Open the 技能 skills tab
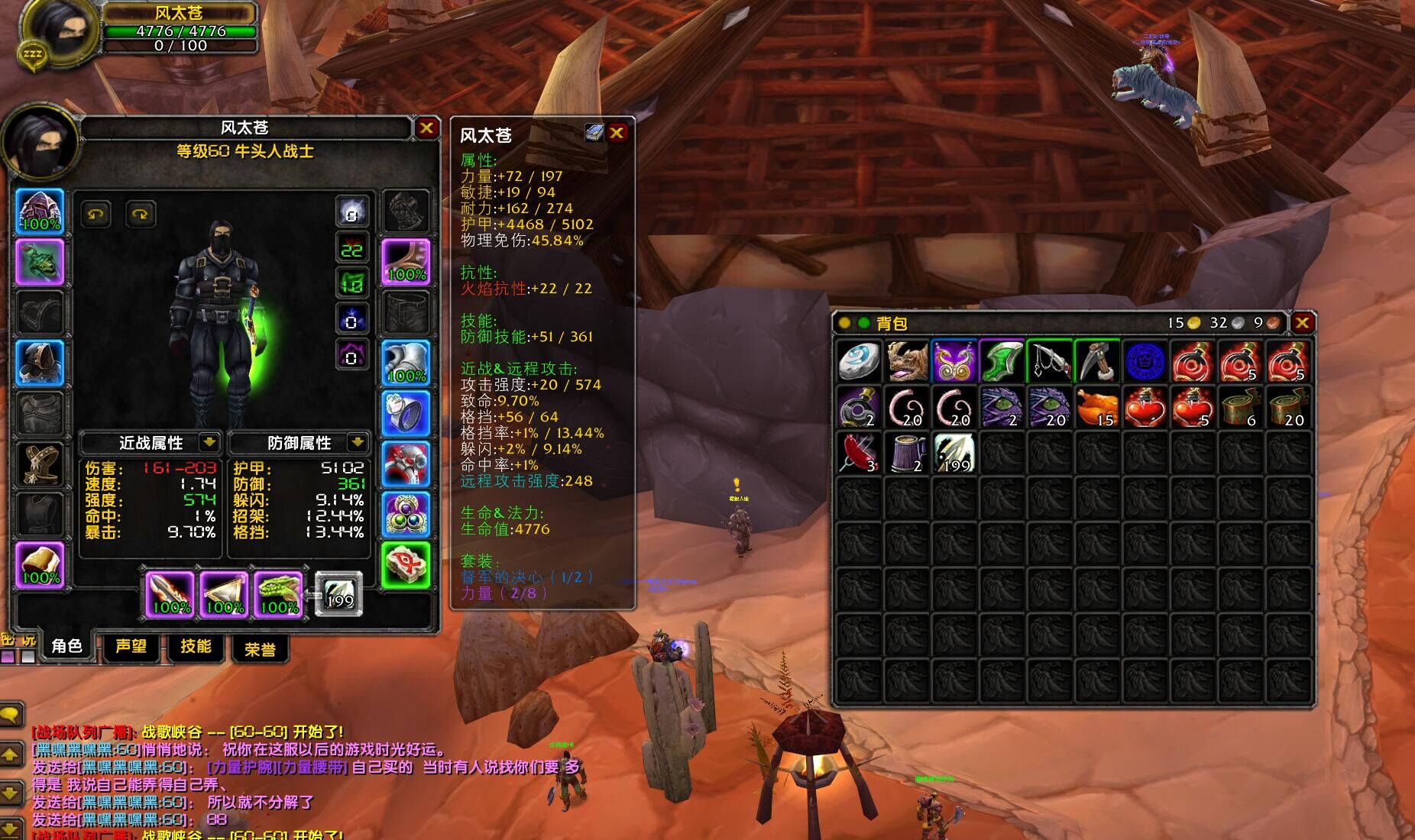Image resolution: width=1415 pixels, height=840 pixels. tap(196, 647)
